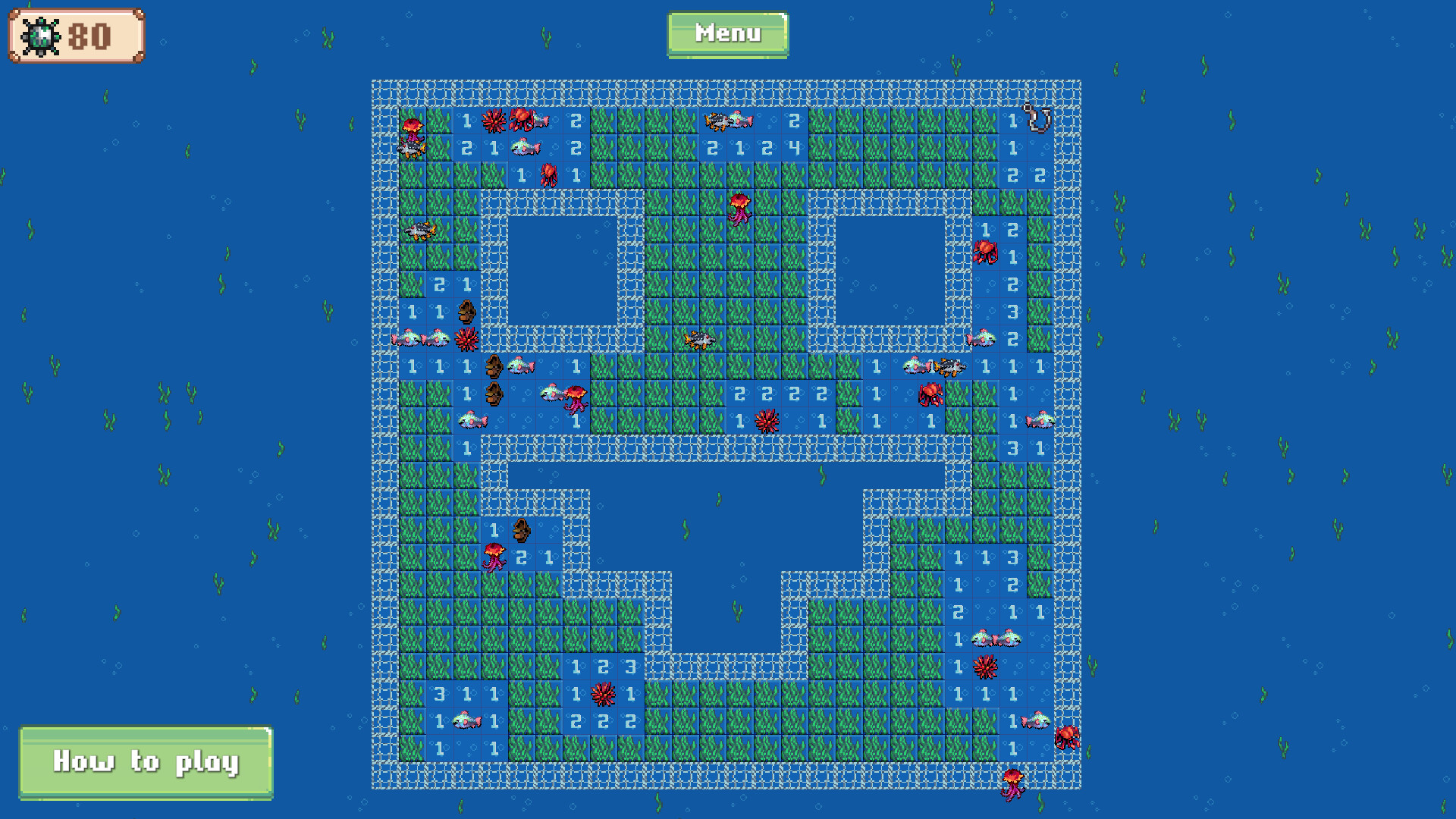1456x819 pixels.
Task: Click the anchor icon on the board's top-right tile
Action: click(x=1035, y=118)
